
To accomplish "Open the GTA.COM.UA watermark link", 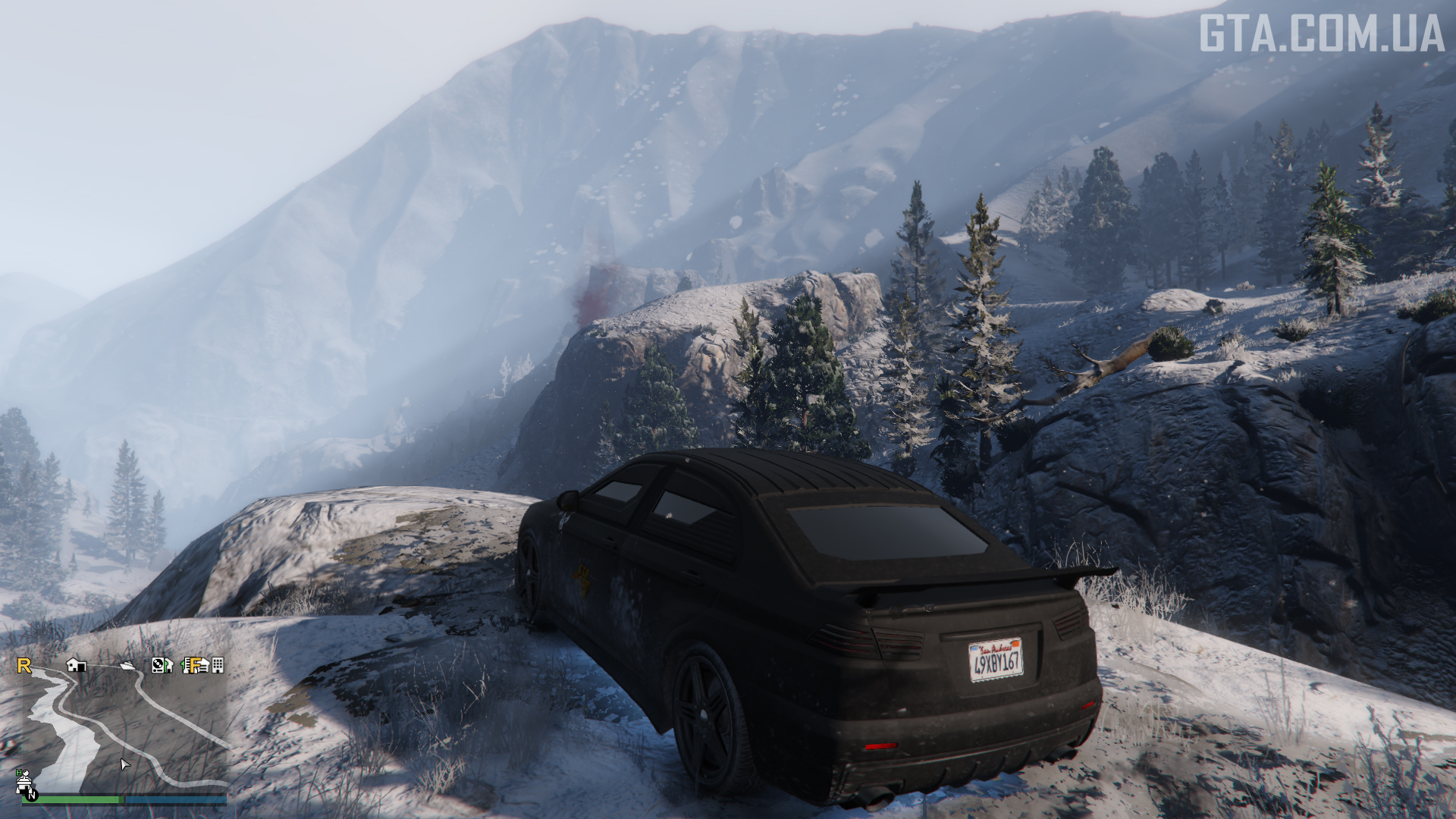I will (1320, 33).
